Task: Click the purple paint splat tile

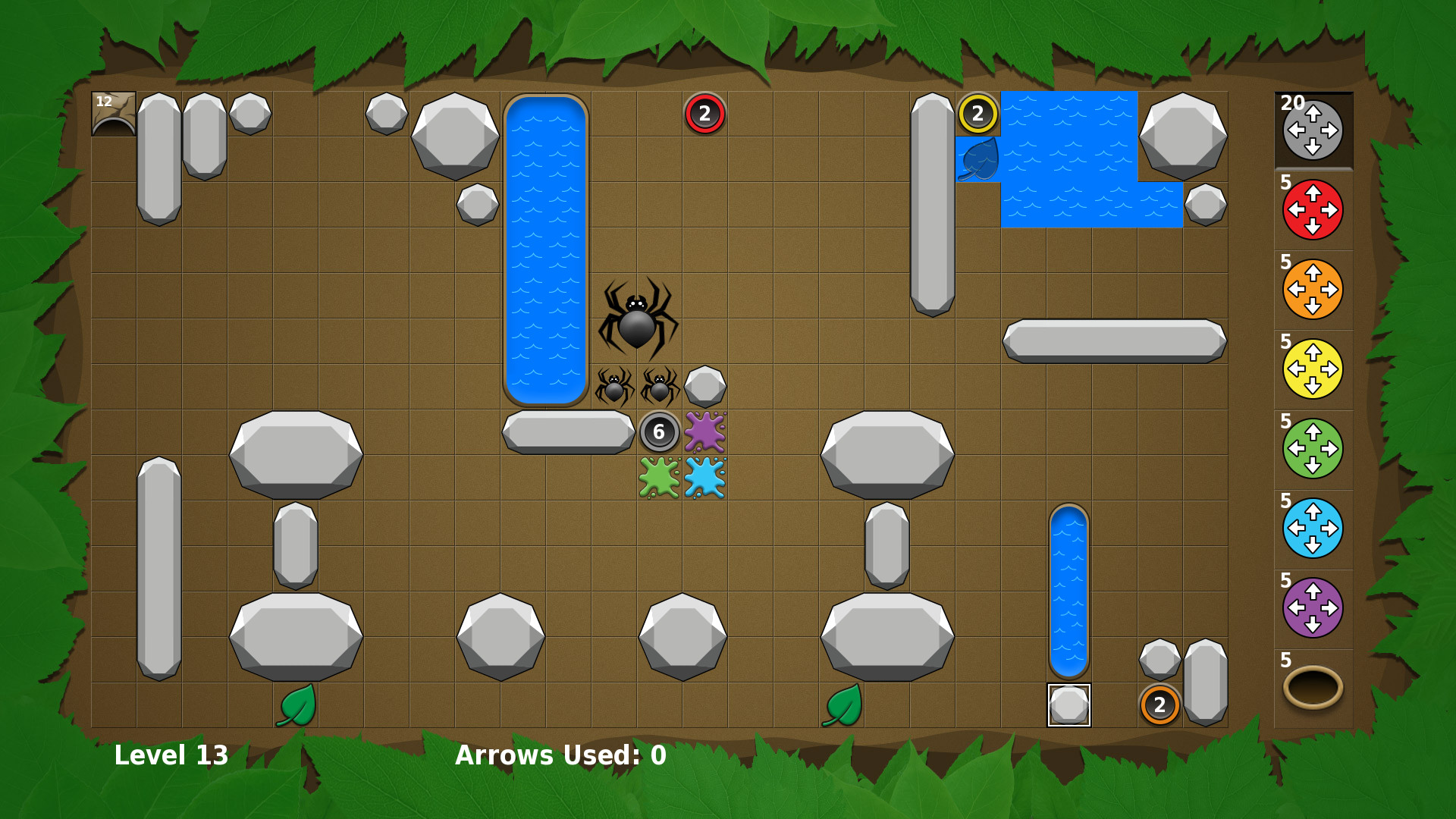Action: (x=705, y=432)
